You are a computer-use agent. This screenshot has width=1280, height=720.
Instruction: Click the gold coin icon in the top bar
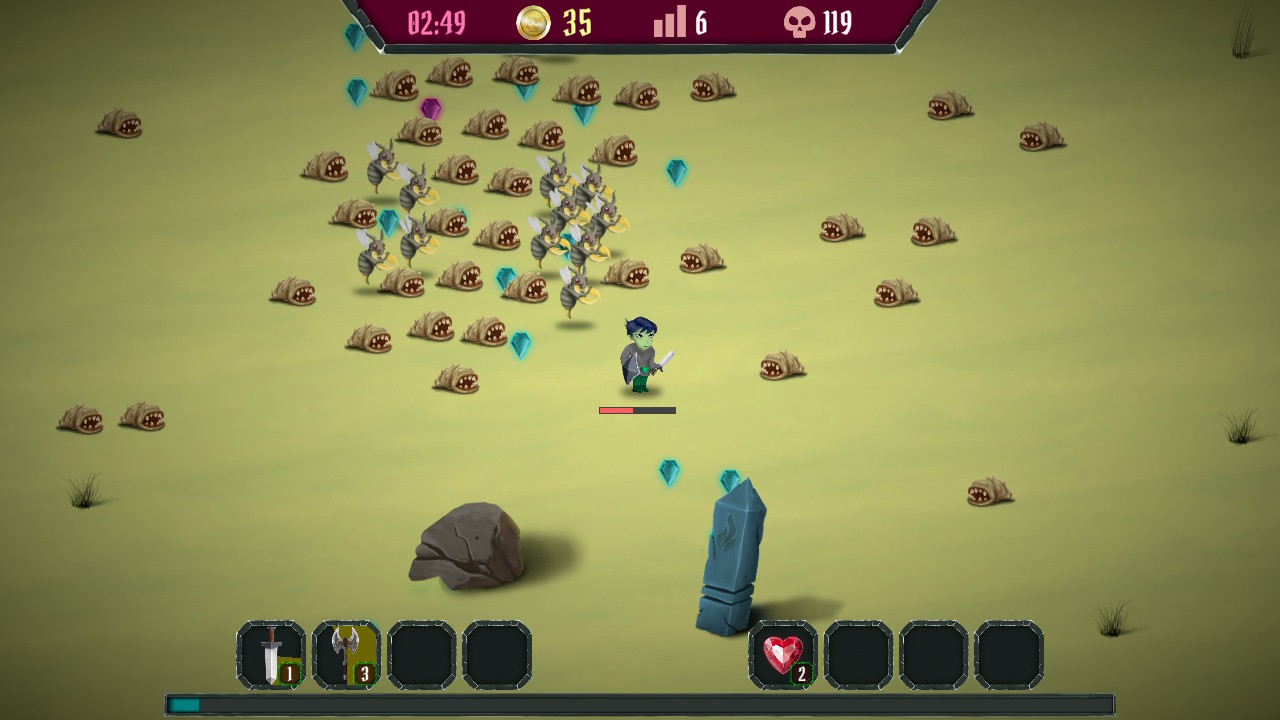click(x=531, y=22)
